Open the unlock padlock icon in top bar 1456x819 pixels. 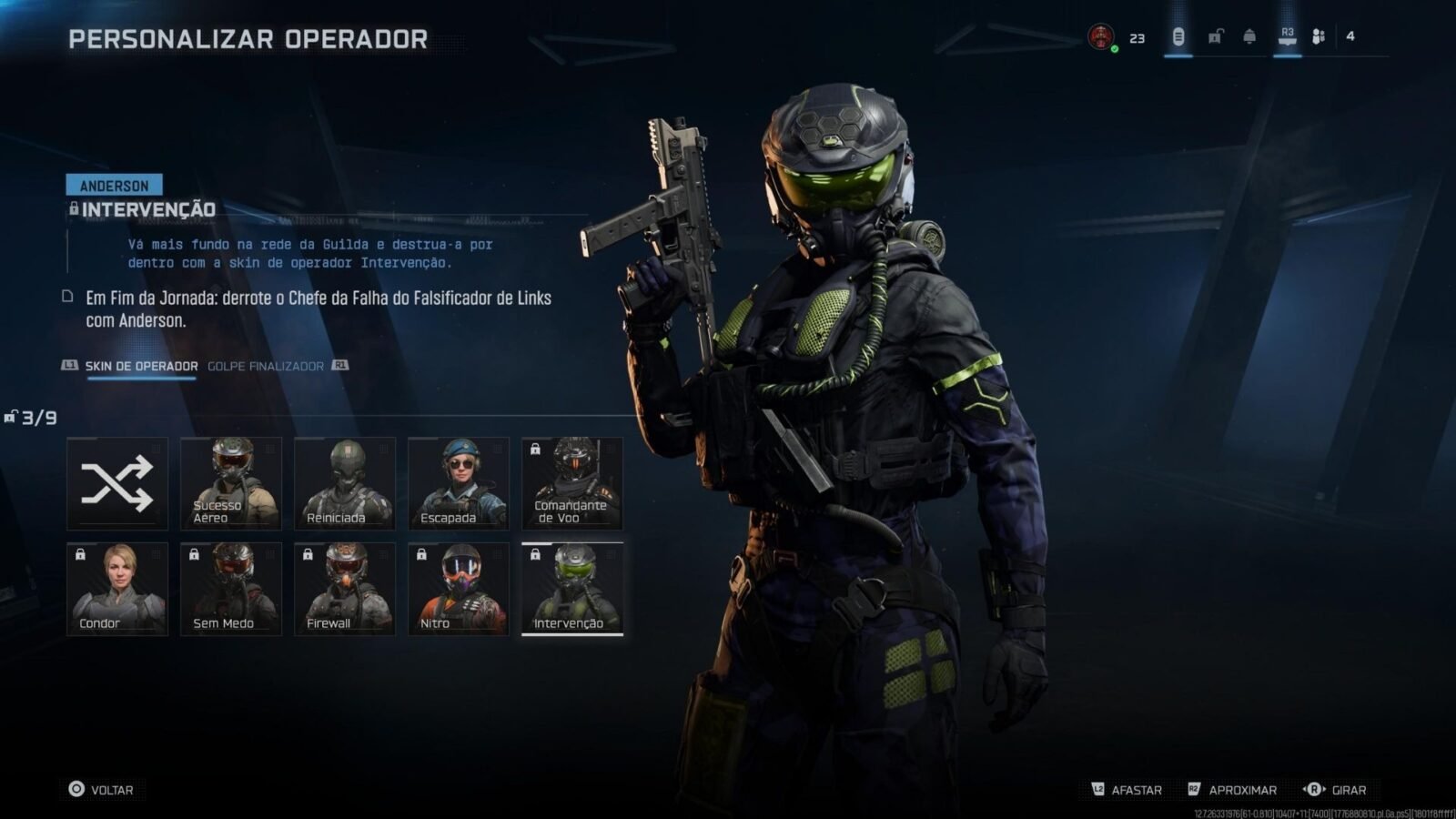(x=1215, y=36)
